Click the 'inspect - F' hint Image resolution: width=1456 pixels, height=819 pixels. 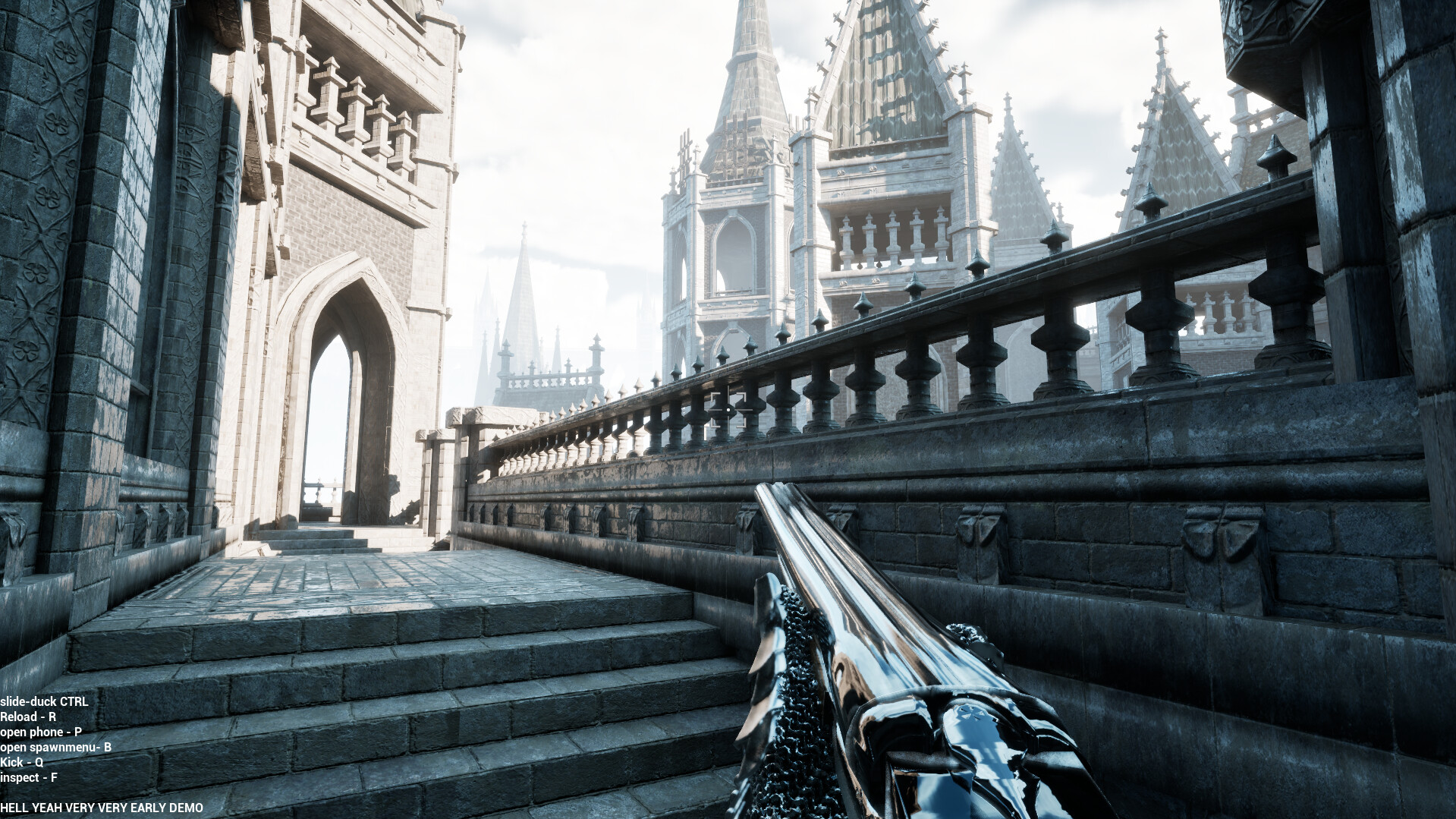click(28, 778)
